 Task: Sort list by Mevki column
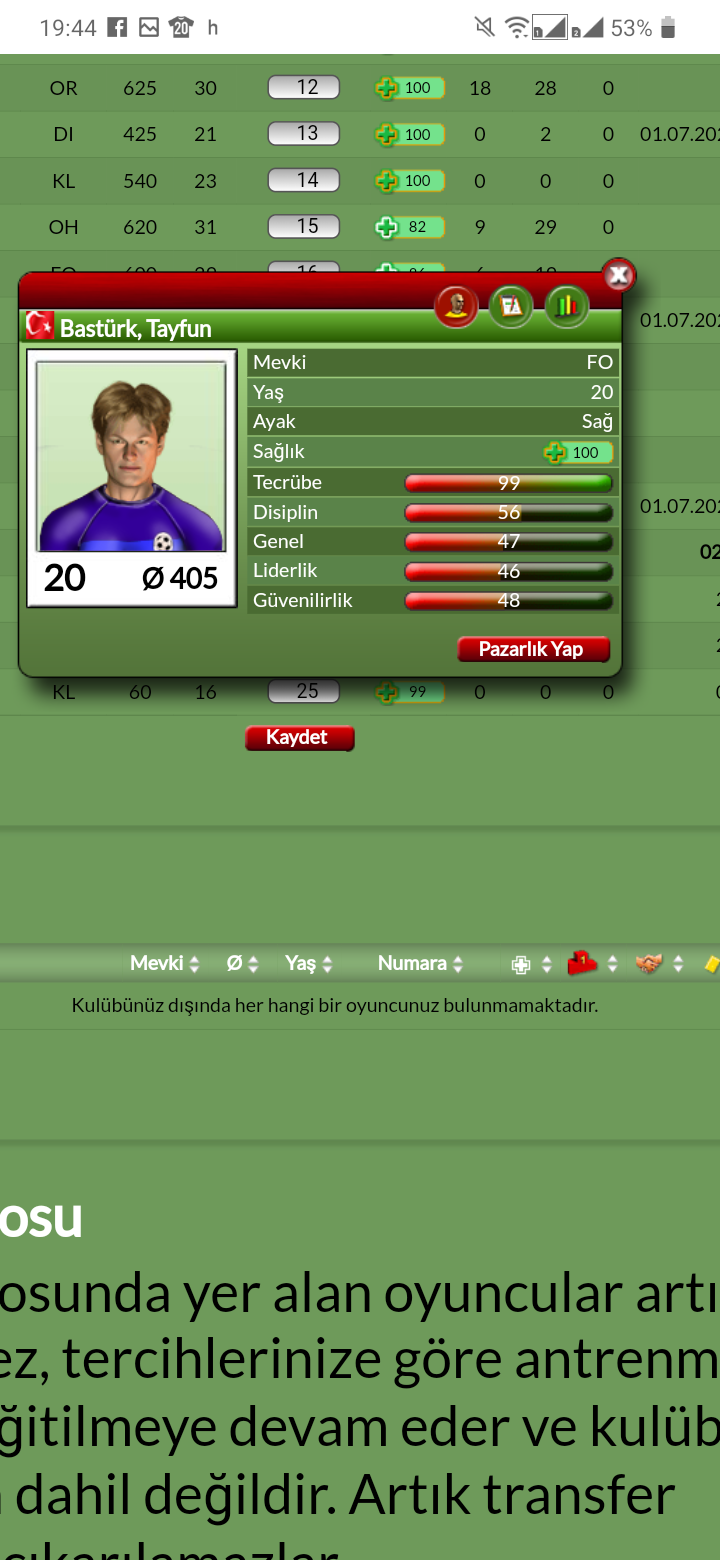pyautogui.click(x=165, y=964)
